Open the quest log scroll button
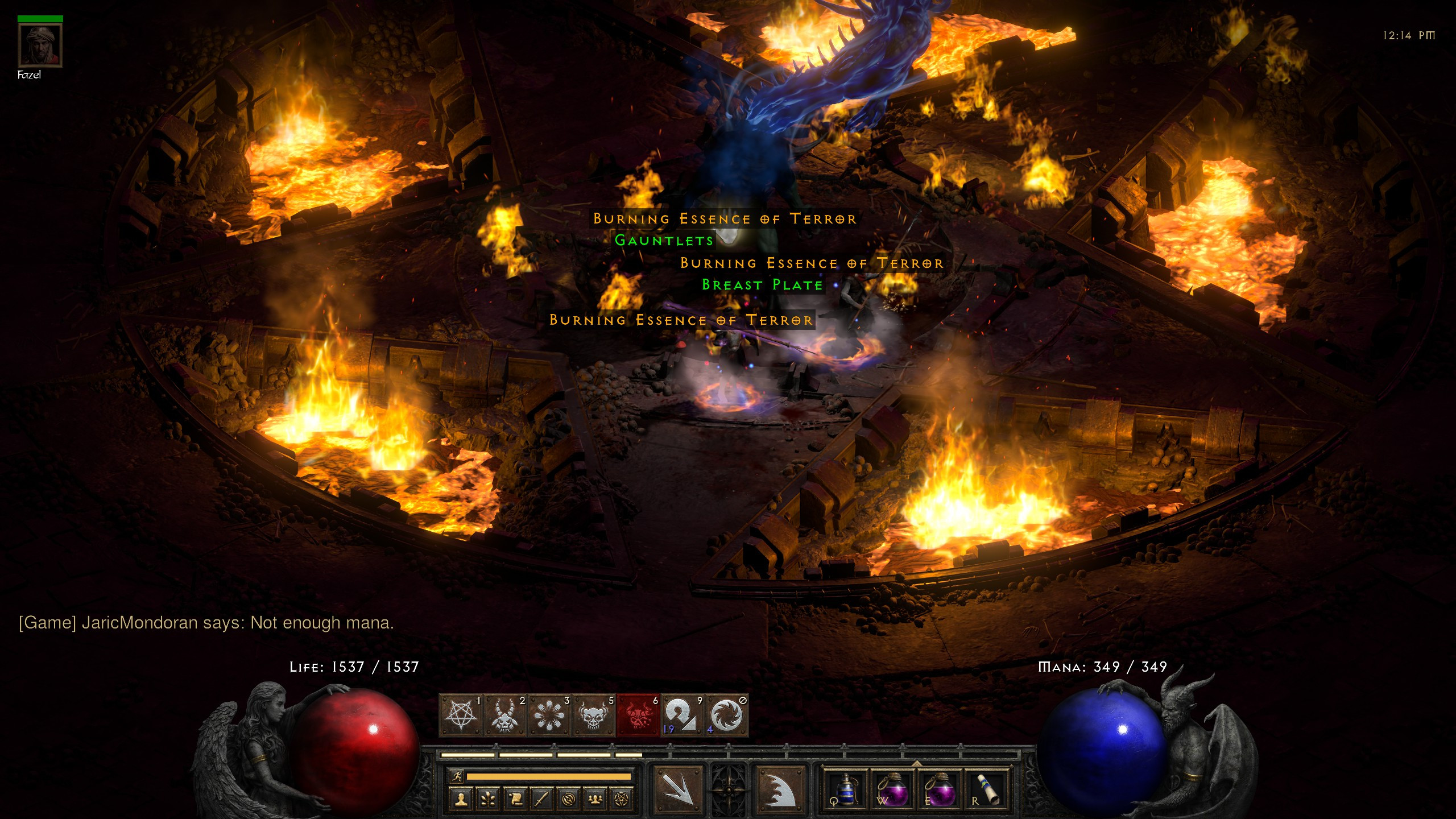This screenshot has width=1456, height=819. pos(515,799)
